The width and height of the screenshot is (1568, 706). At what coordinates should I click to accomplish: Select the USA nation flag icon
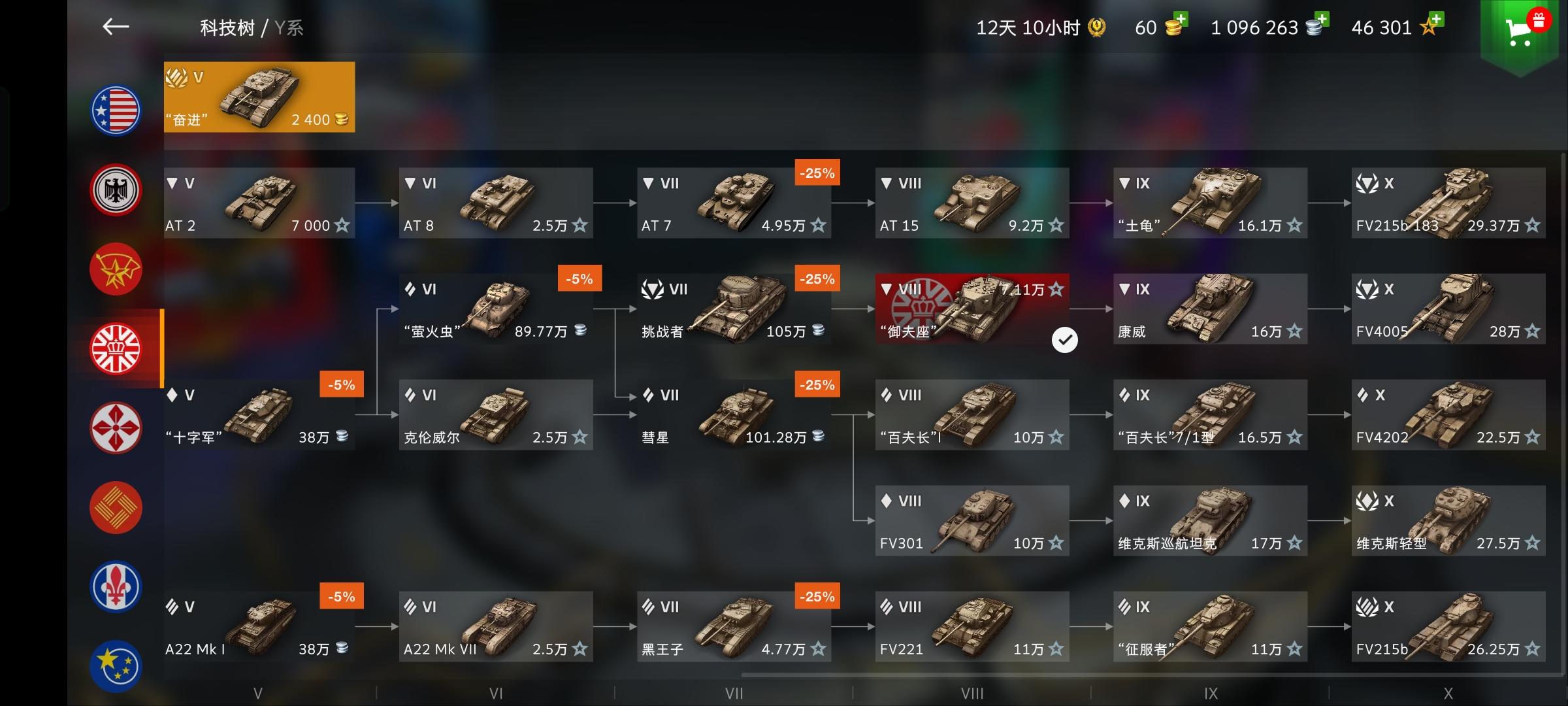point(116,110)
